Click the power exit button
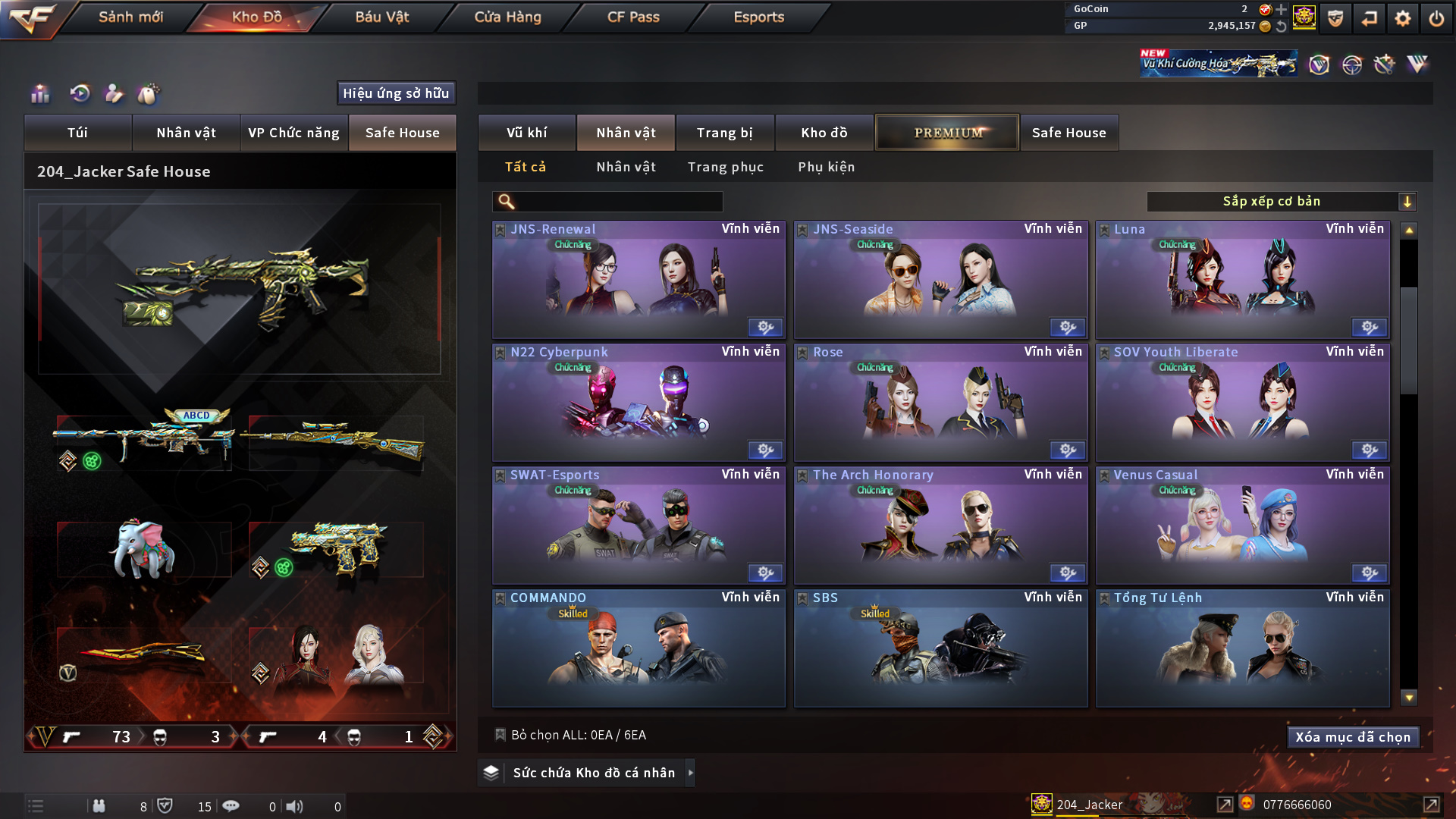The height and width of the screenshot is (819, 1456). [1436, 18]
